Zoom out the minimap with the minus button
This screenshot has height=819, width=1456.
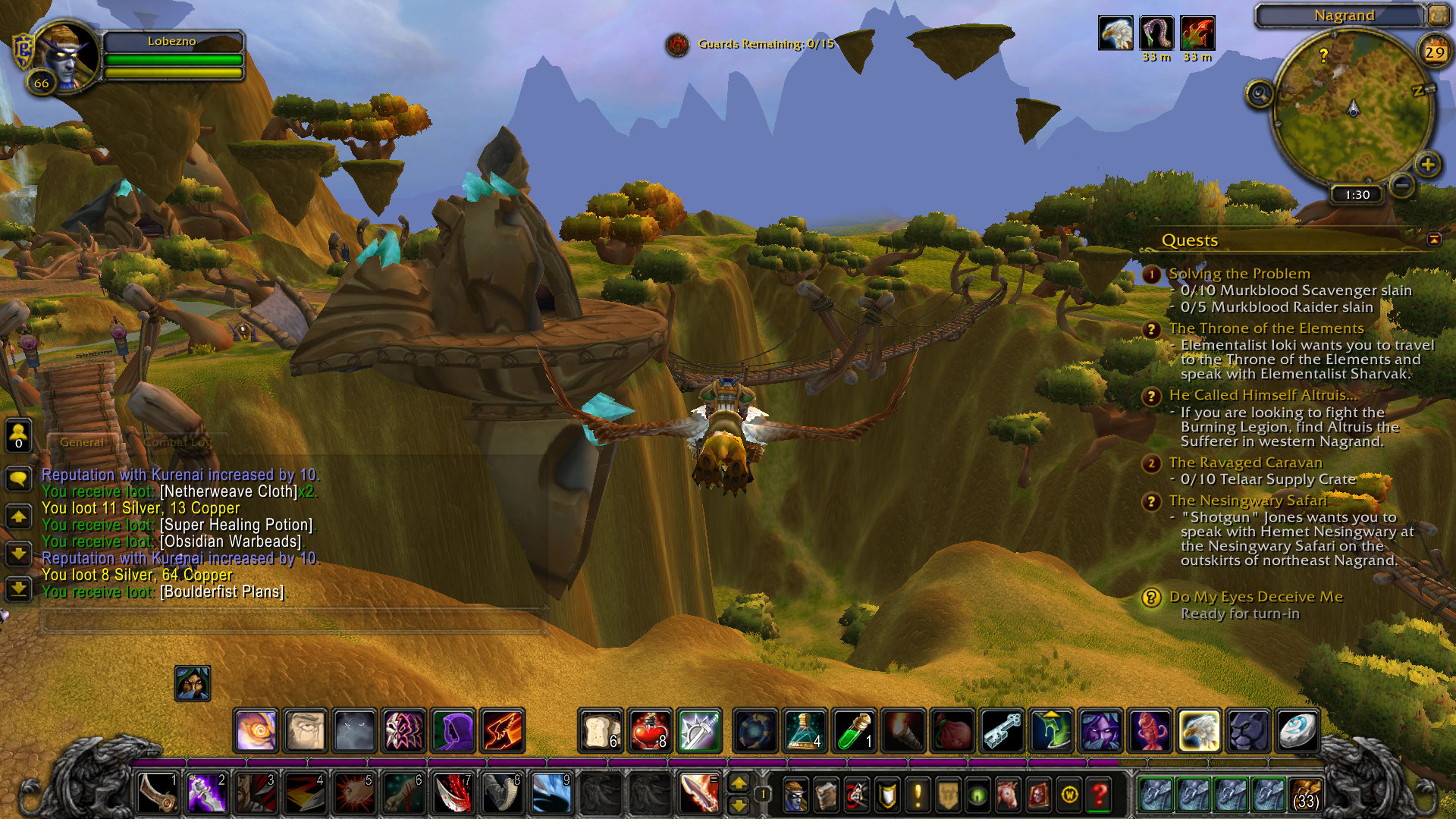(x=1403, y=184)
